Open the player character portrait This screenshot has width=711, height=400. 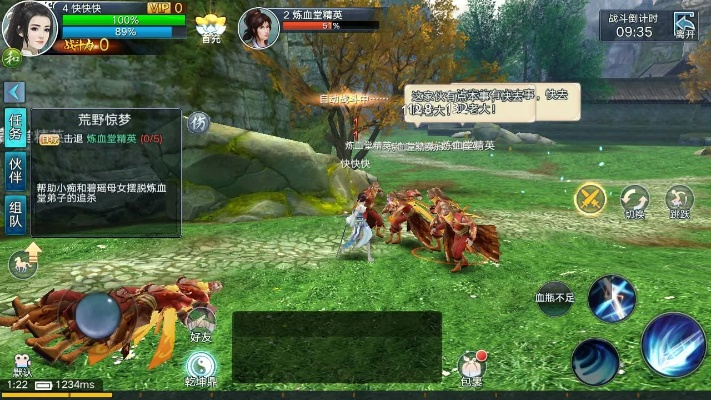coord(27,27)
